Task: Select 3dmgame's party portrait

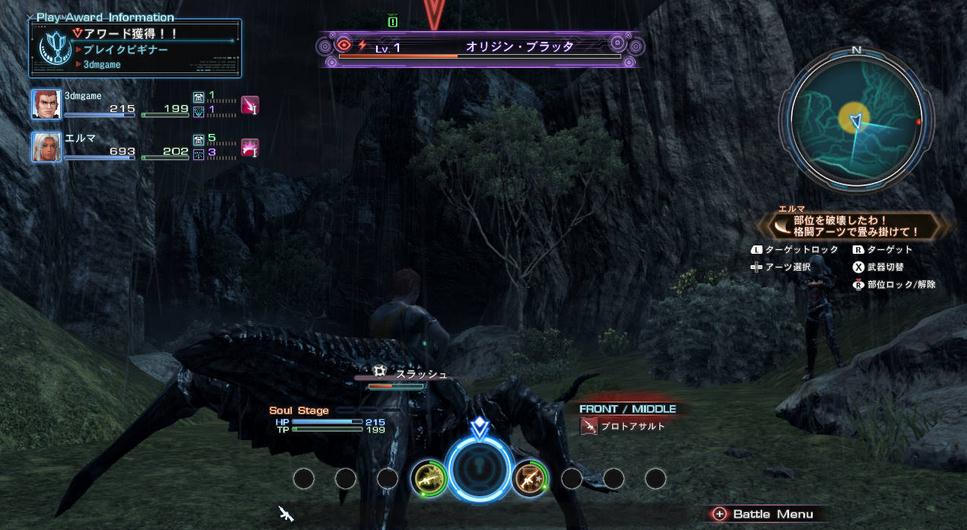Action: [x=45, y=104]
